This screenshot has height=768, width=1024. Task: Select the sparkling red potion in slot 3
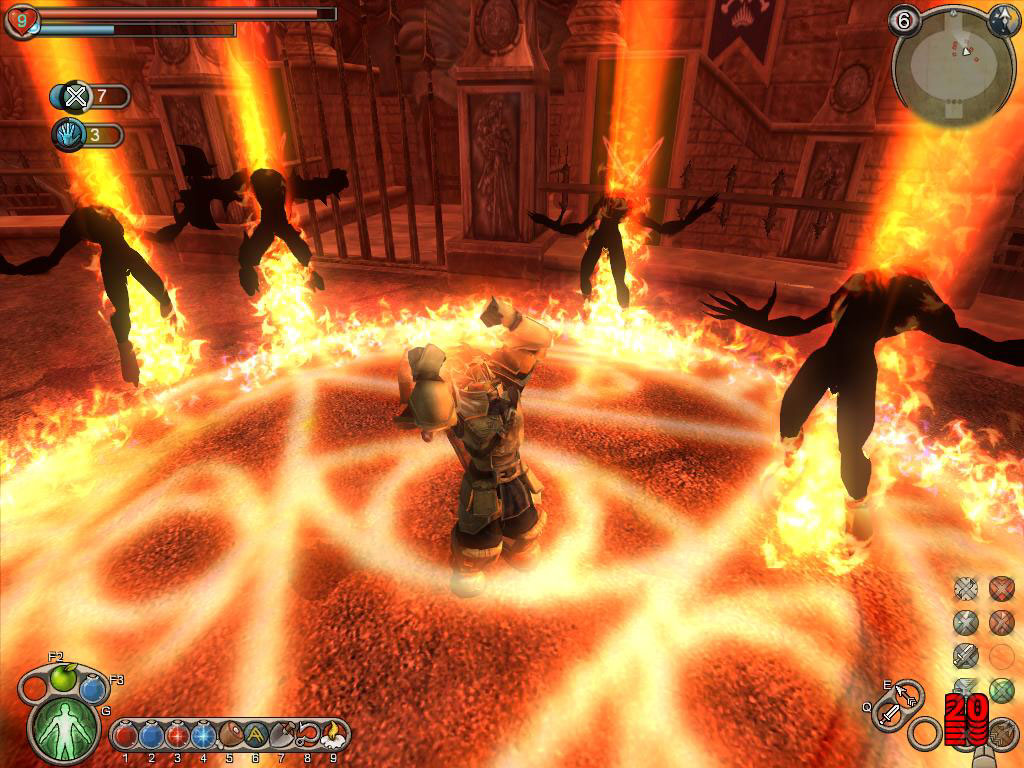point(177,736)
